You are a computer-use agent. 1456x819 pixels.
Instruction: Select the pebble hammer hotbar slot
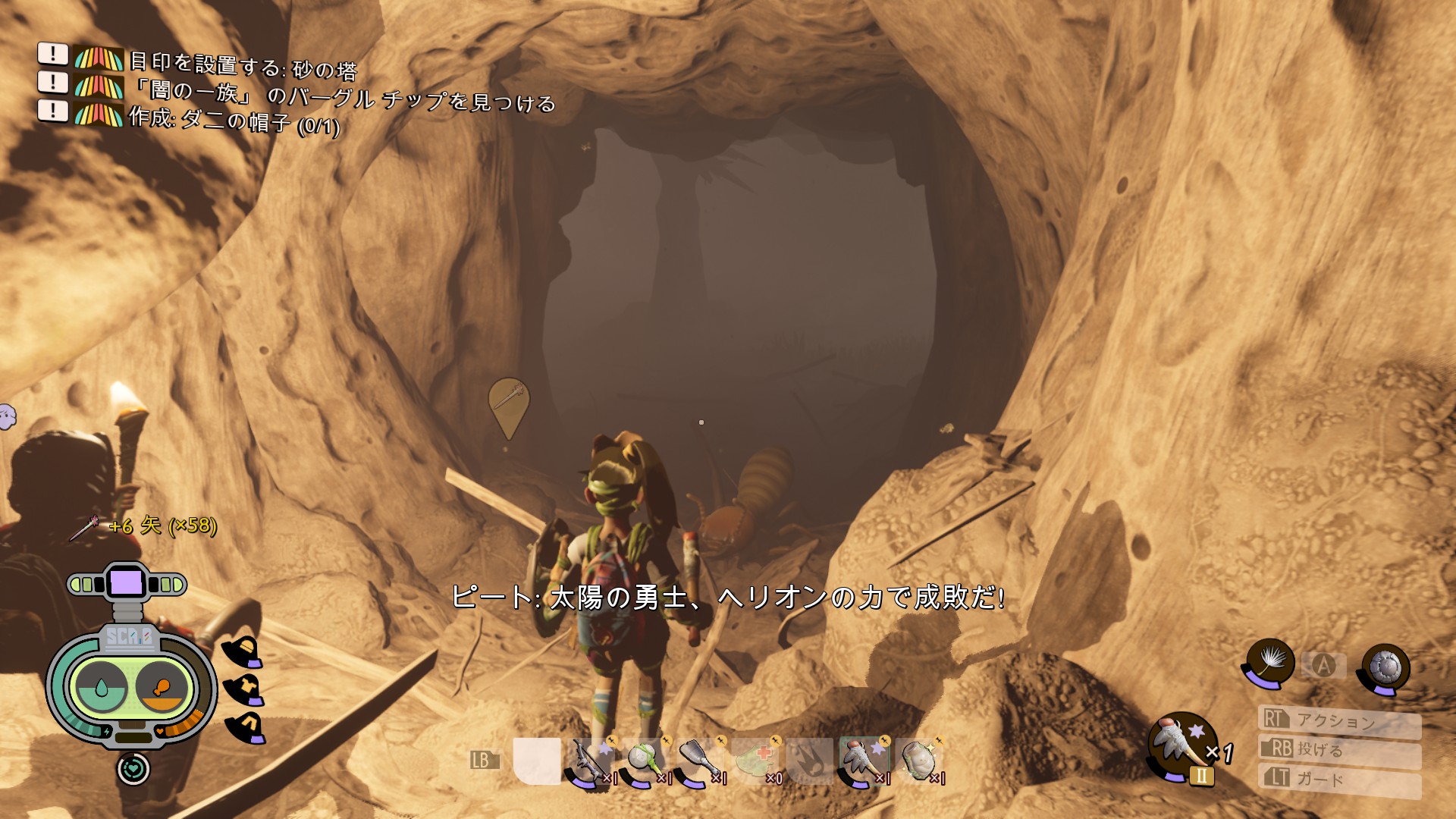click(645, 761)
